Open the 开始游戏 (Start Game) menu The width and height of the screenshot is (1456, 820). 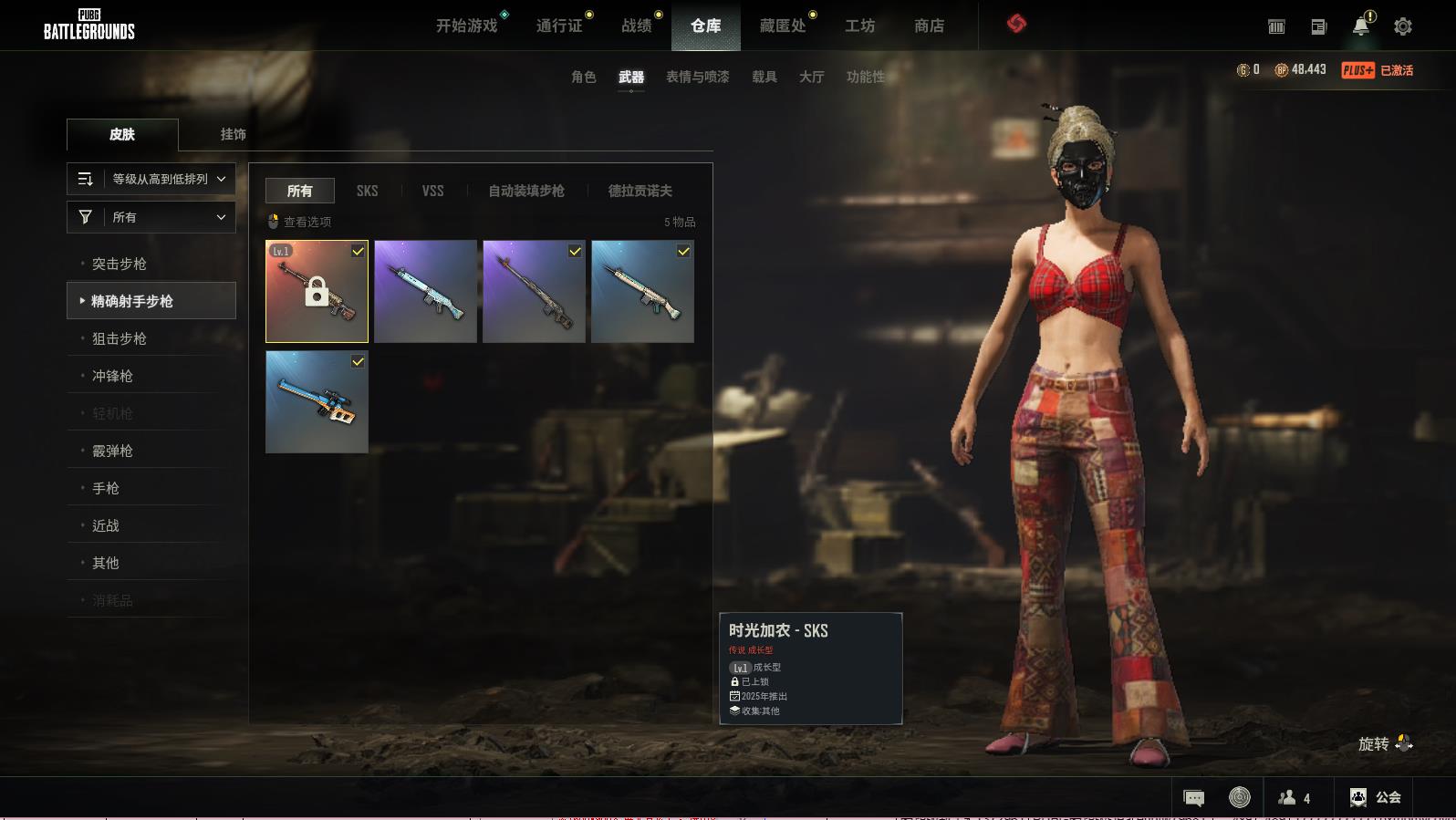[466, 26]
